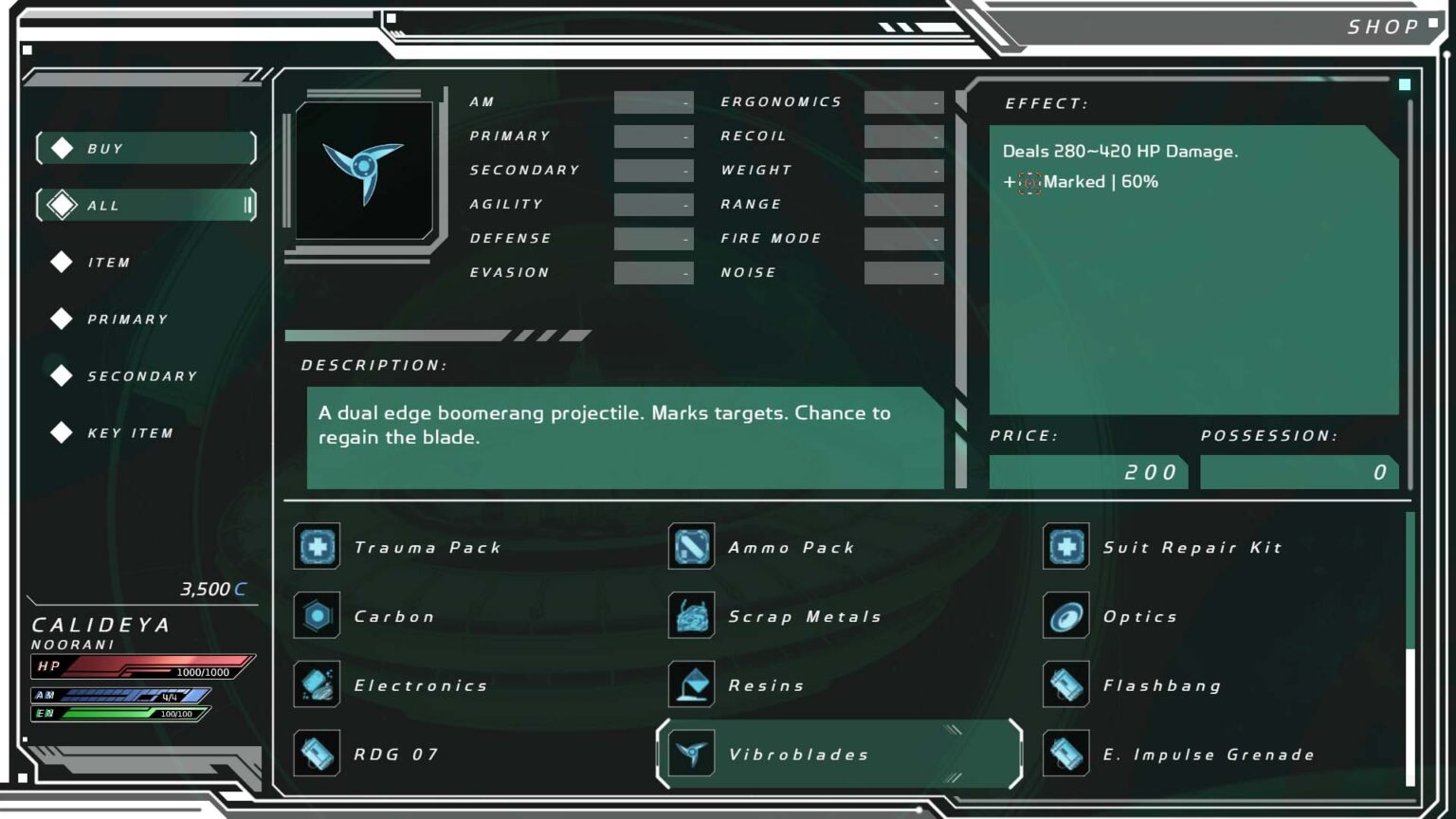Pick the Suit Repair Kit
The height and width of the screenshot is (819, 1456).
pyautogui.click(x=1192, y=548)
